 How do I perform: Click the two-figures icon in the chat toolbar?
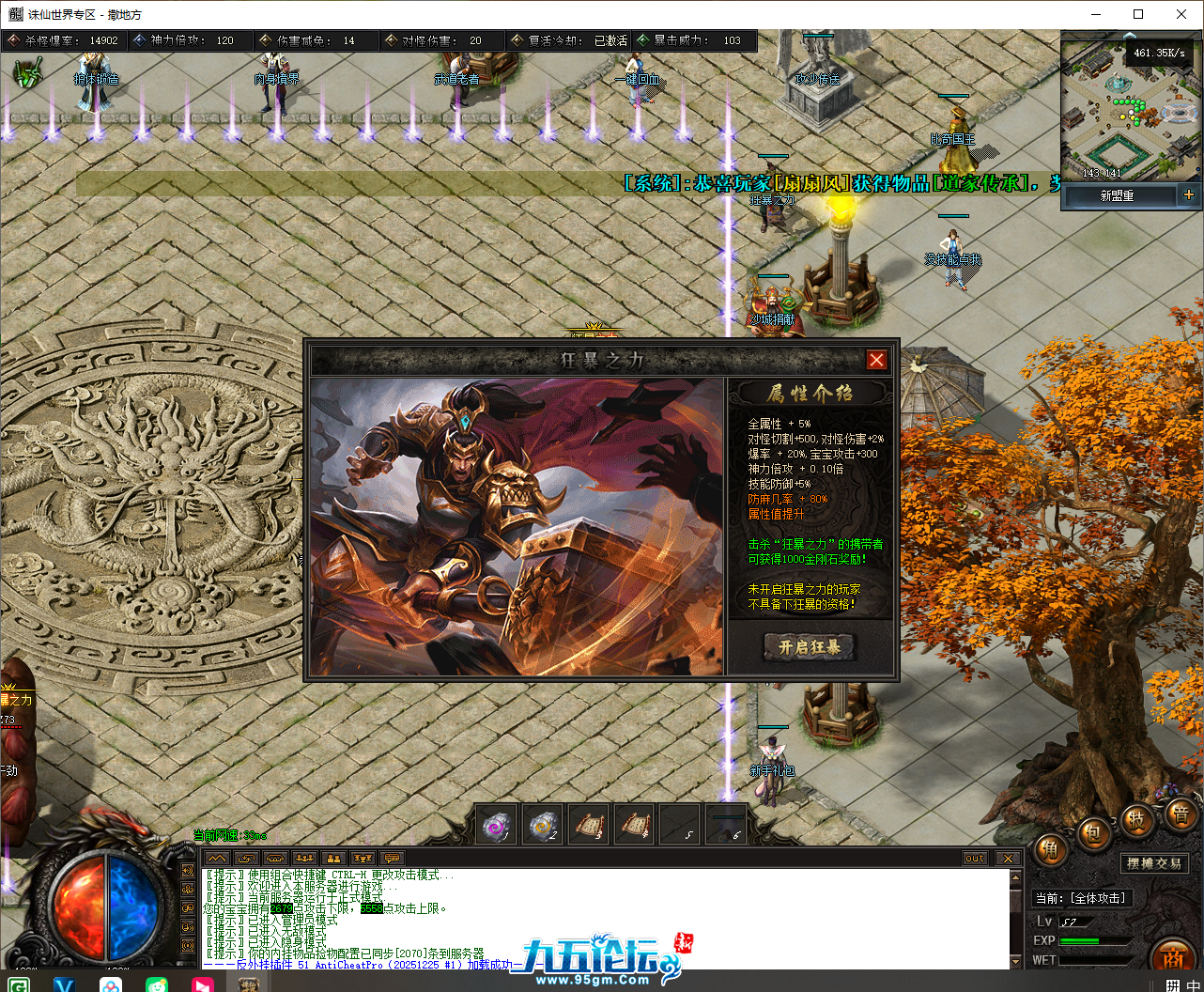333,857
